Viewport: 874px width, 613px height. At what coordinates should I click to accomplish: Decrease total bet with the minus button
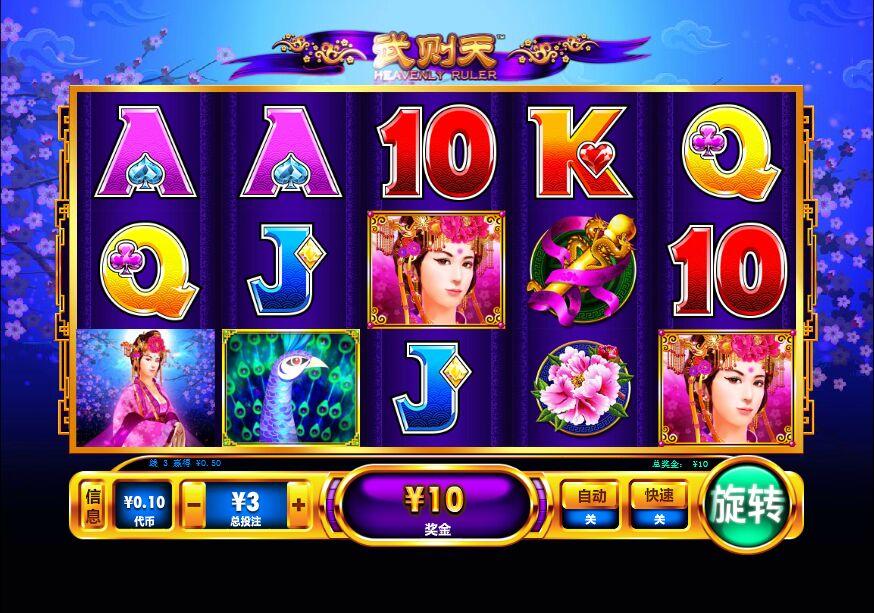pyautogui.click(x=194, y=506)
